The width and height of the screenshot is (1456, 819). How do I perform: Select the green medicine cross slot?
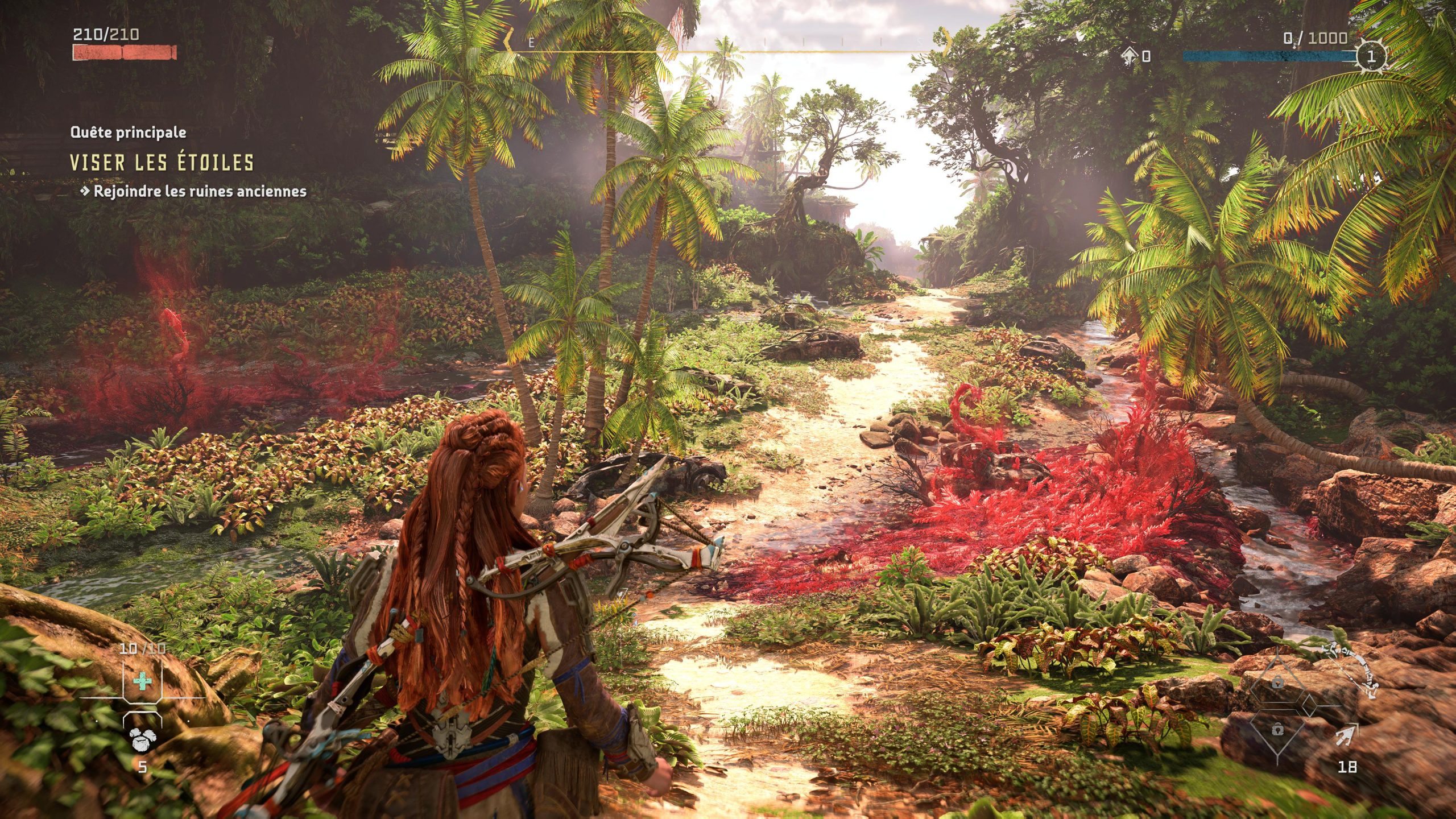tap(142, 681)
